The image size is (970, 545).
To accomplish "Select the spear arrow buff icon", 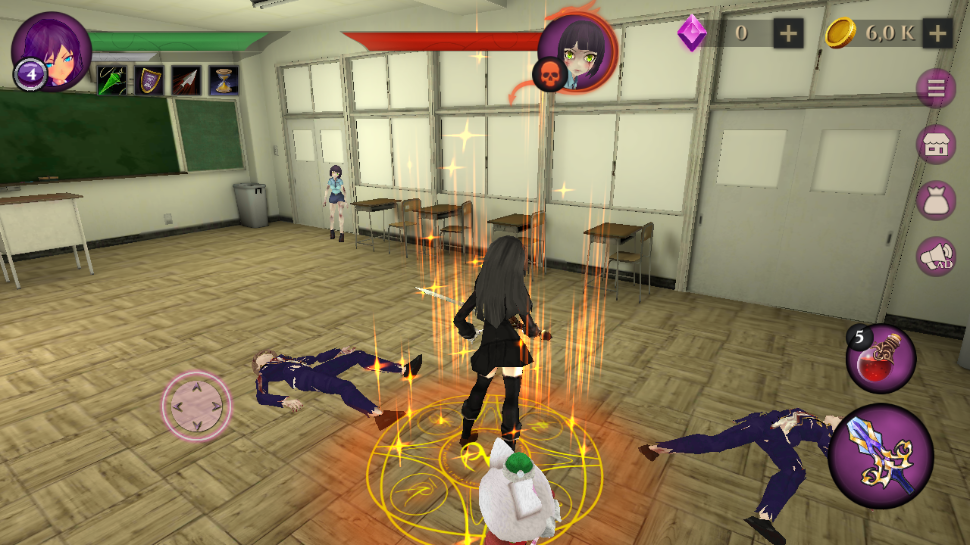I will pyautogui.click(x=186, y=80).
